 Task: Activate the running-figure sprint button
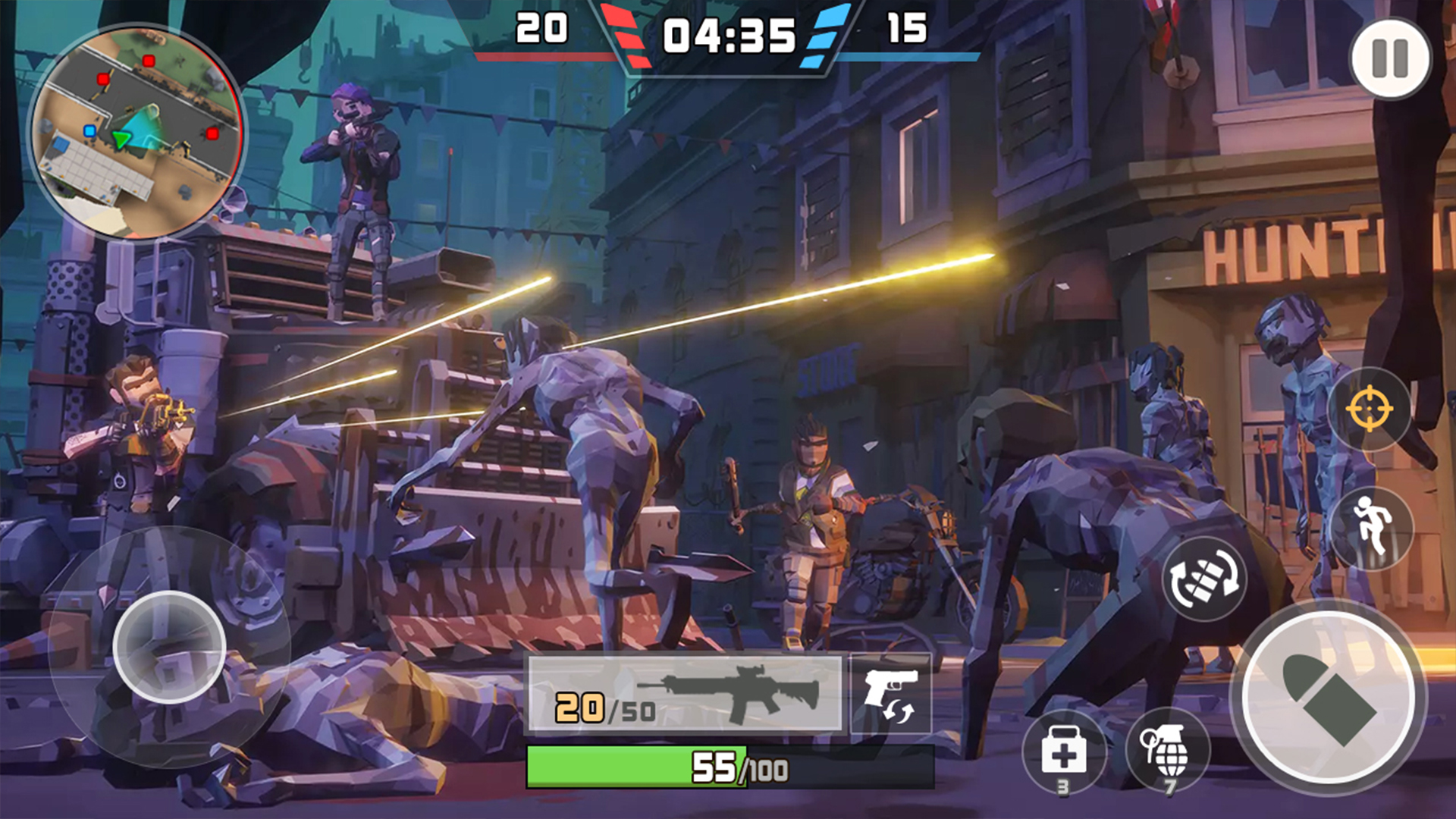1371,527
